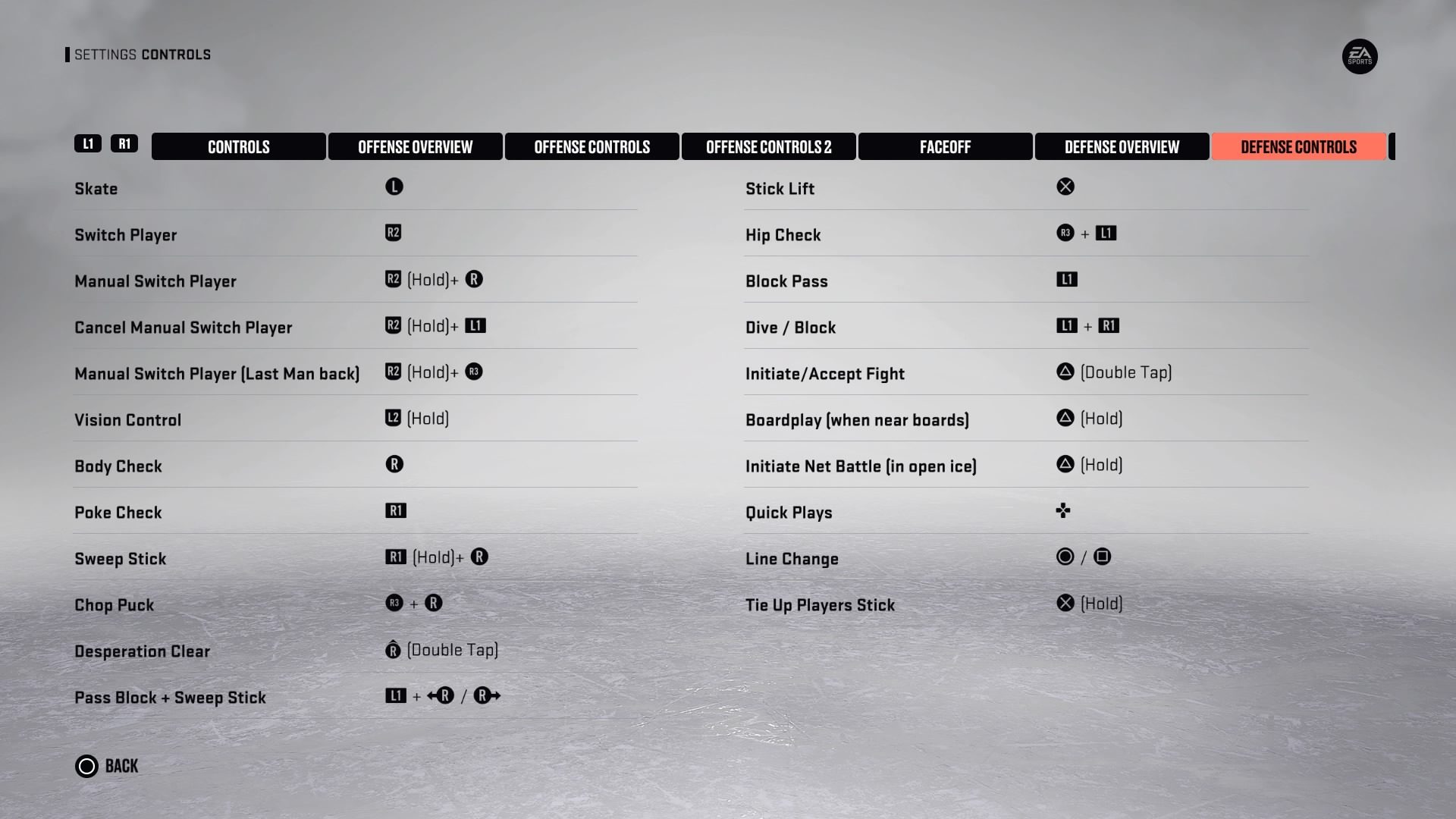Image resolution: width=1456 pixels, height=819 pixels.
Task: Open the Offense Controls 2 tab
Action: pyautogui.click(x=768, y=146)
